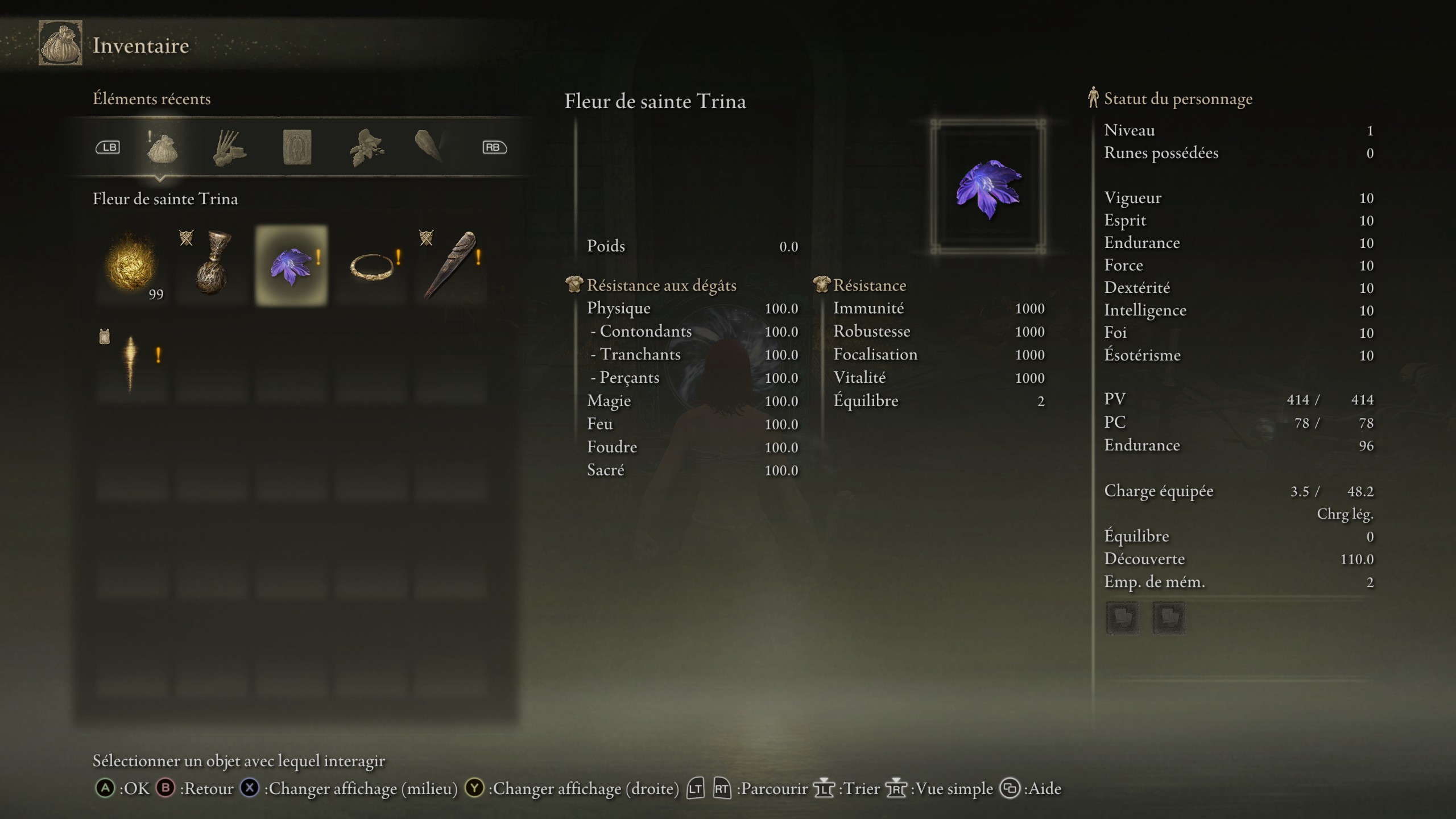Open the stone tablet category tab

[x=297, y=148]
